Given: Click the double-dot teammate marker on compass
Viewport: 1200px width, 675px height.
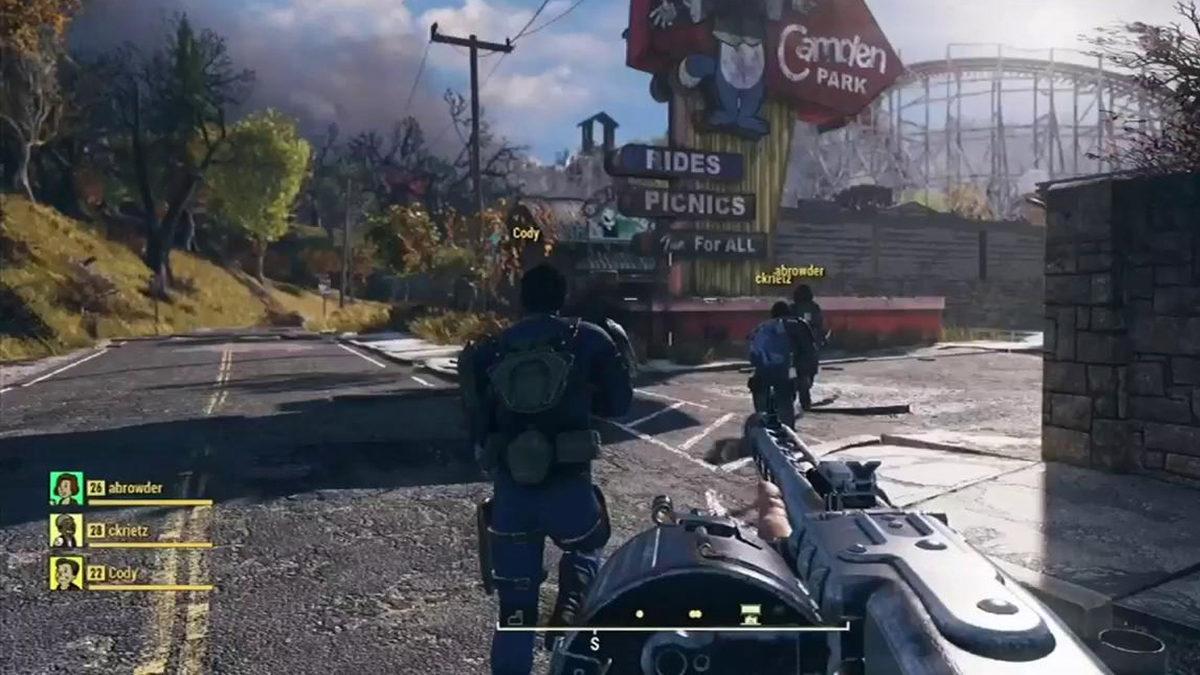Looking at the screenshot, I should (x=694, y=613).
